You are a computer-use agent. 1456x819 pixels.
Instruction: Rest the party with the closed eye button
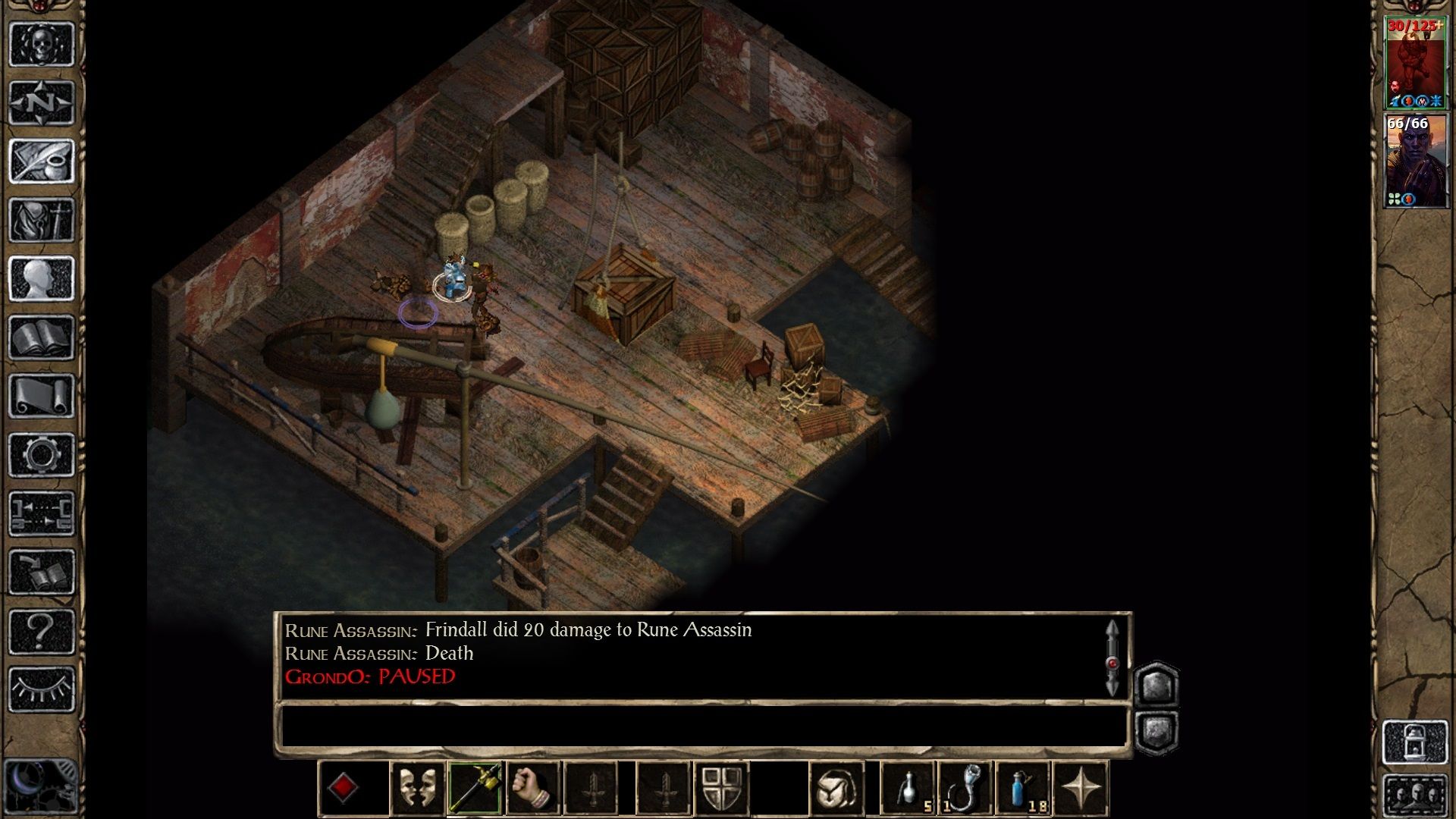42,689
